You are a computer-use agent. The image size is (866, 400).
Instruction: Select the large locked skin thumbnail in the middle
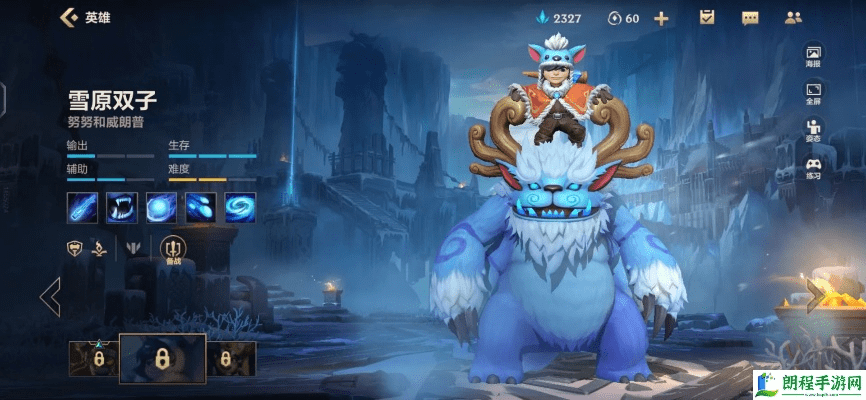coord(162,358)
